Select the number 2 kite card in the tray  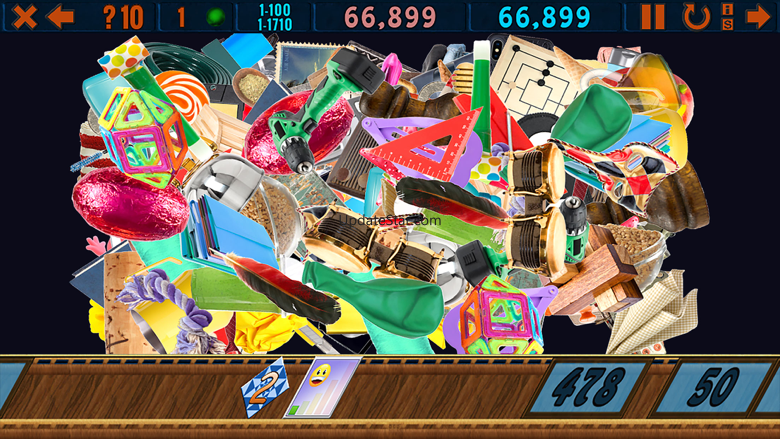[x=264, y=387]
